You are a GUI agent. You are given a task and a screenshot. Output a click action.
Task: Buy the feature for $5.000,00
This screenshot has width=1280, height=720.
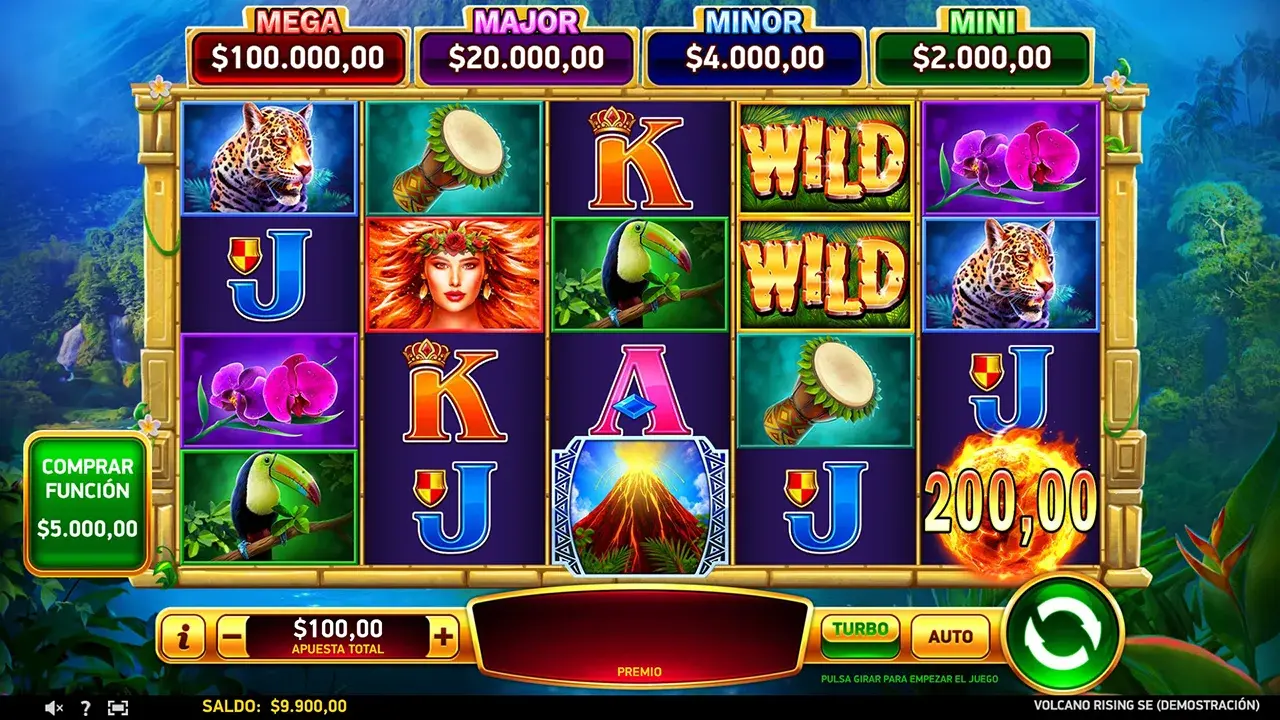click(87, 502)
